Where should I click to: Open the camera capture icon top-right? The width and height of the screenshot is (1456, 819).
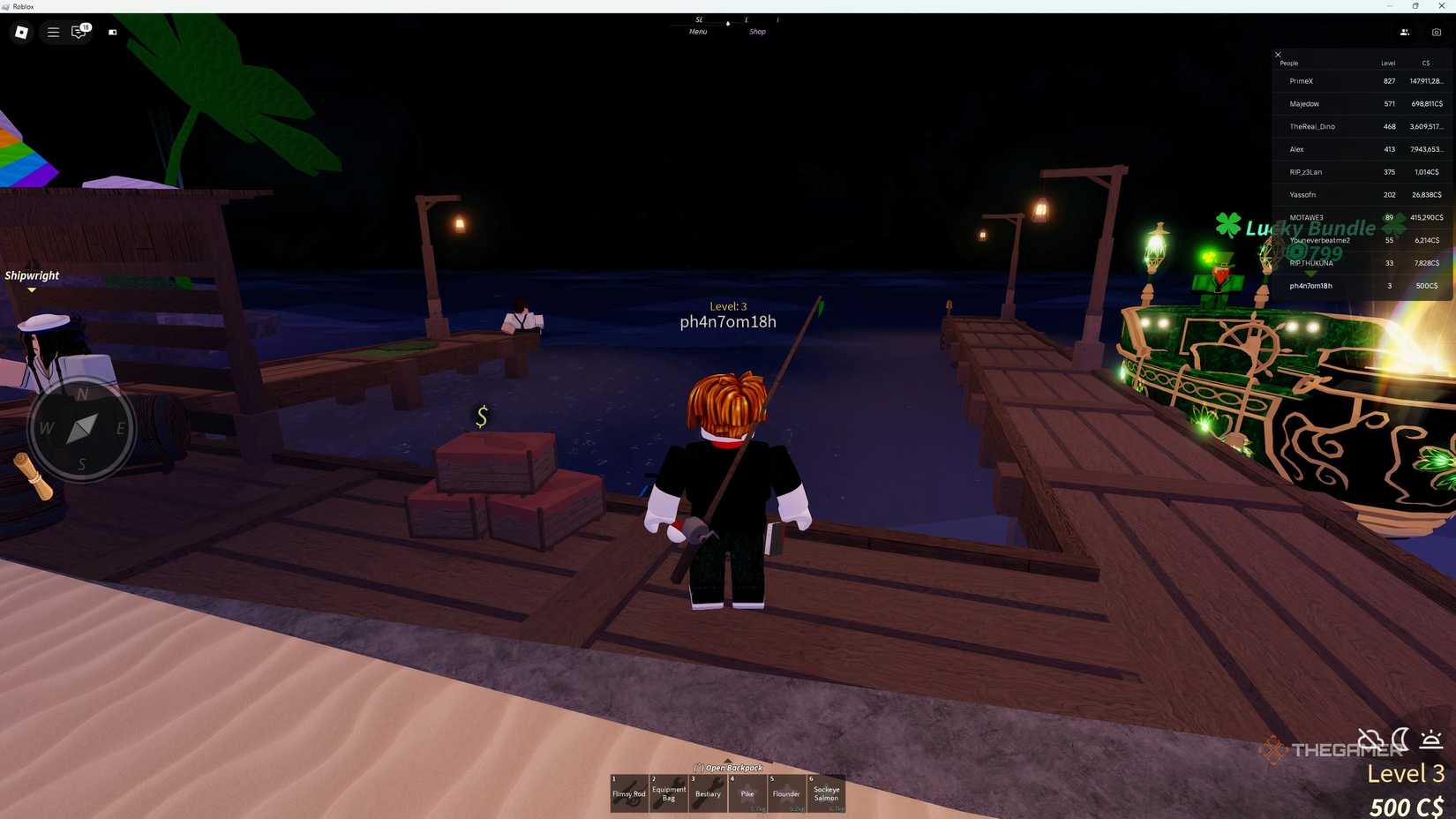(x=1437, y=33)
